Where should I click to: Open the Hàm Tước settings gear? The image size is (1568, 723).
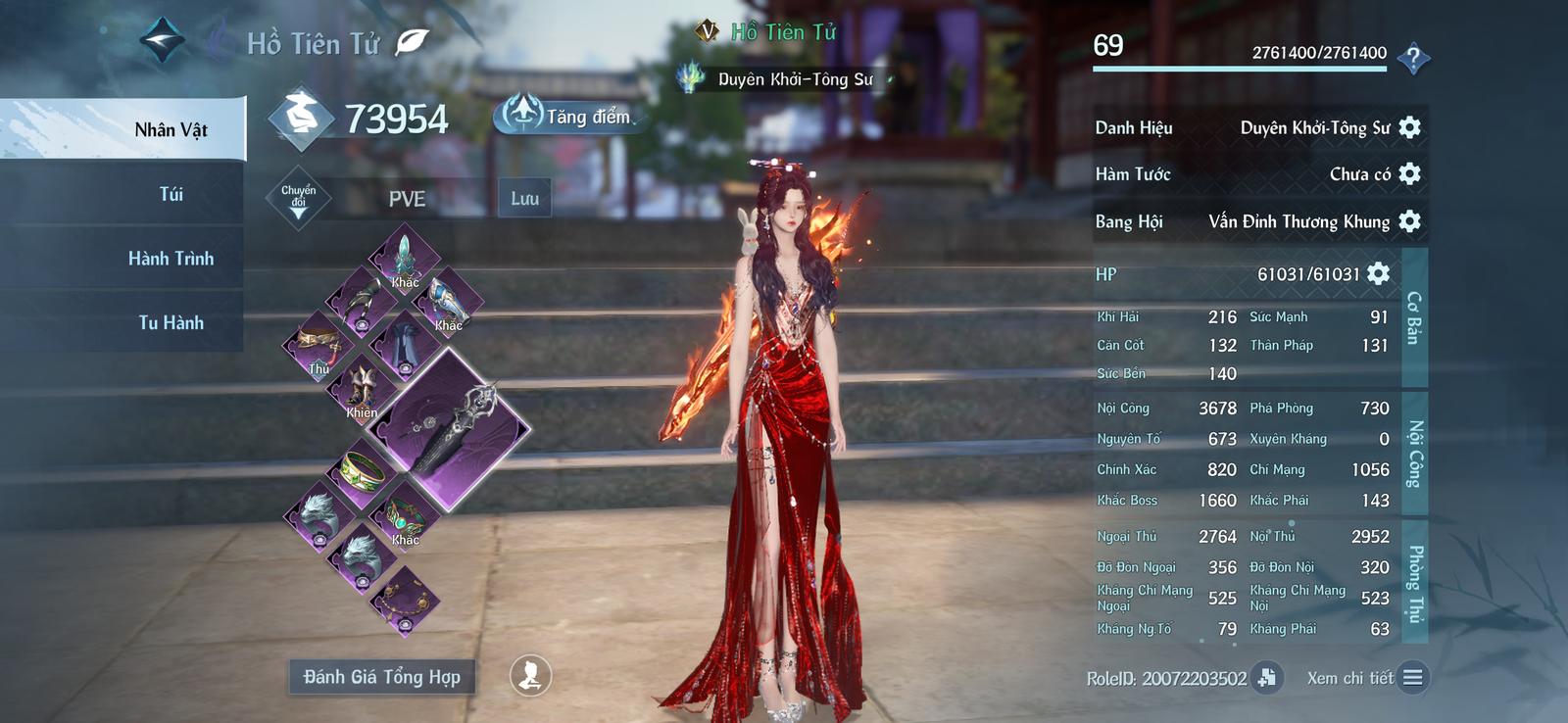click(x=1409, y=174)
